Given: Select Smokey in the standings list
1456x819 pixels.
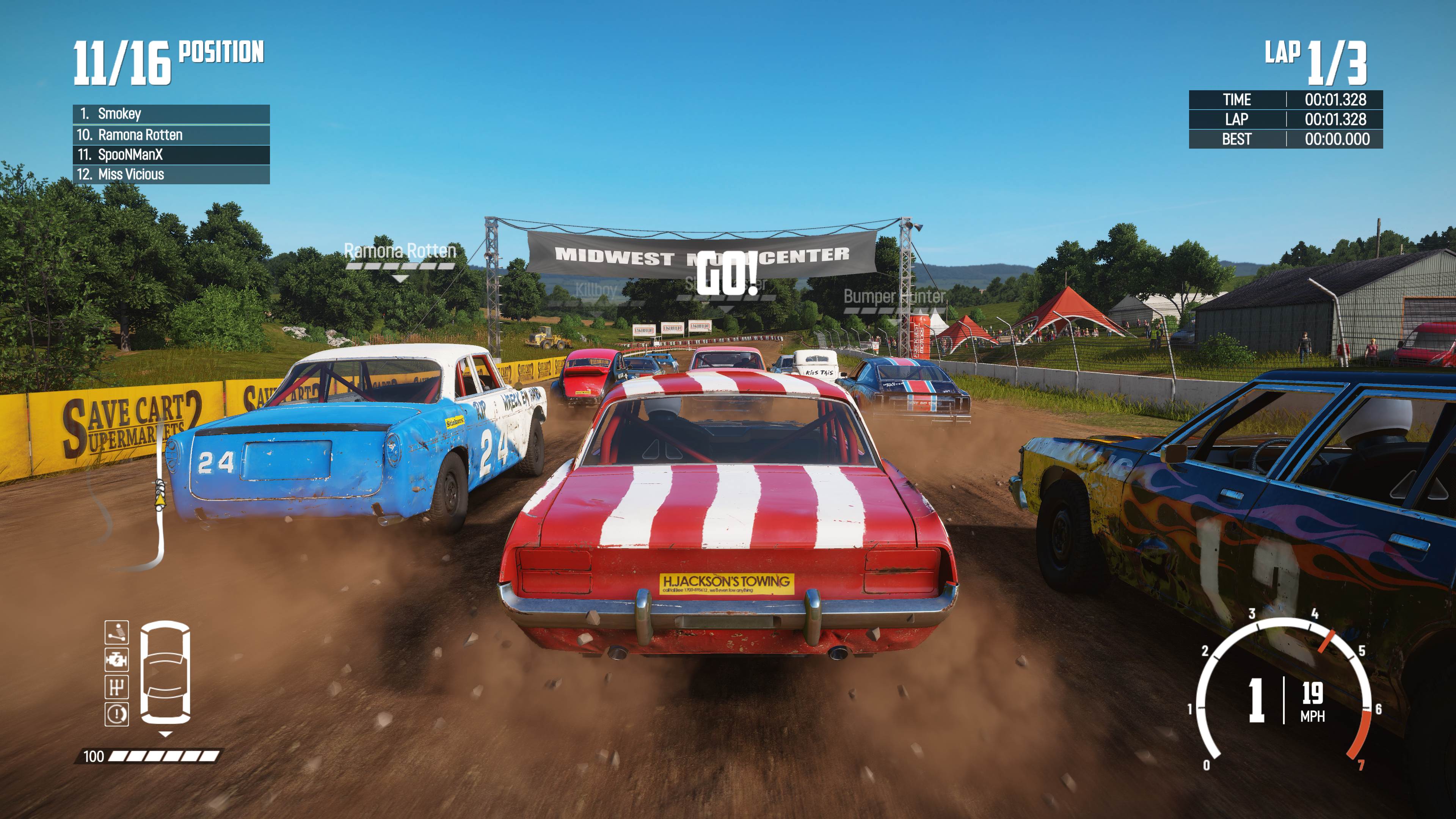Looking at the screenshot, I should click(171, 114).
